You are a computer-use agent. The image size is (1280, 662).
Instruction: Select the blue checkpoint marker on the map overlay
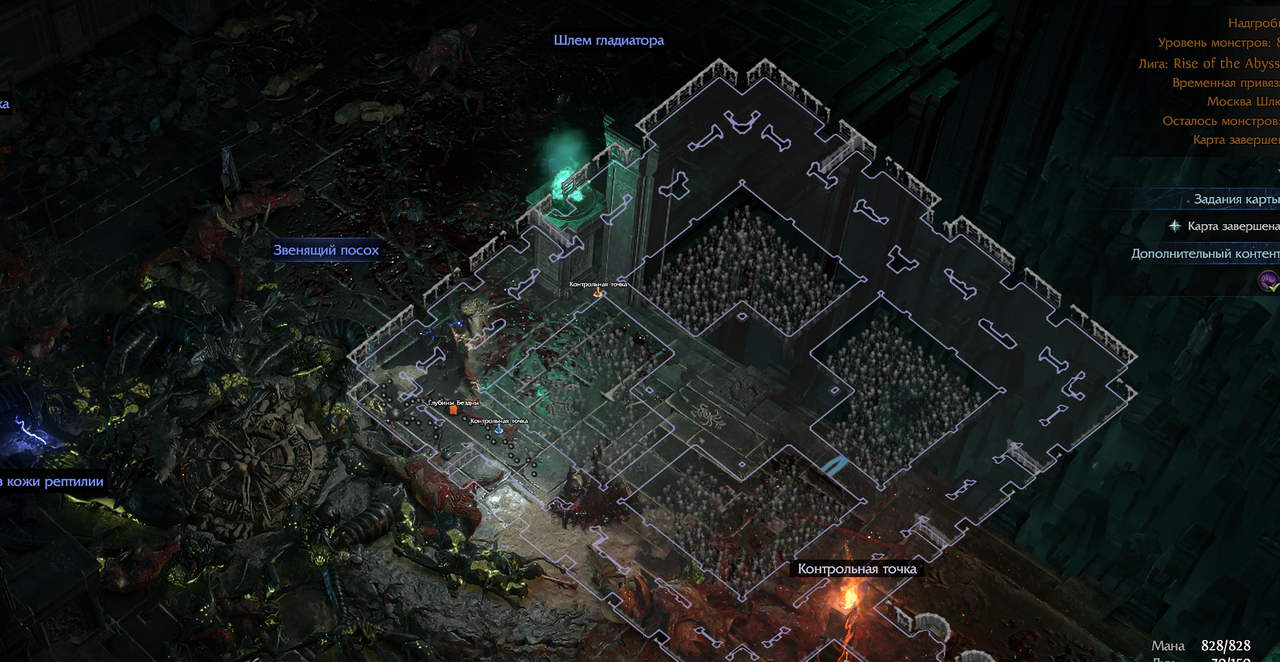pos(499,429)
